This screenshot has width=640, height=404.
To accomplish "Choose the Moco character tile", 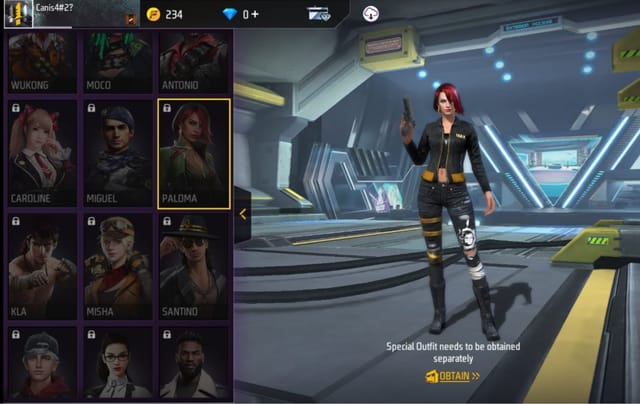I will click(x=116, y=62).
